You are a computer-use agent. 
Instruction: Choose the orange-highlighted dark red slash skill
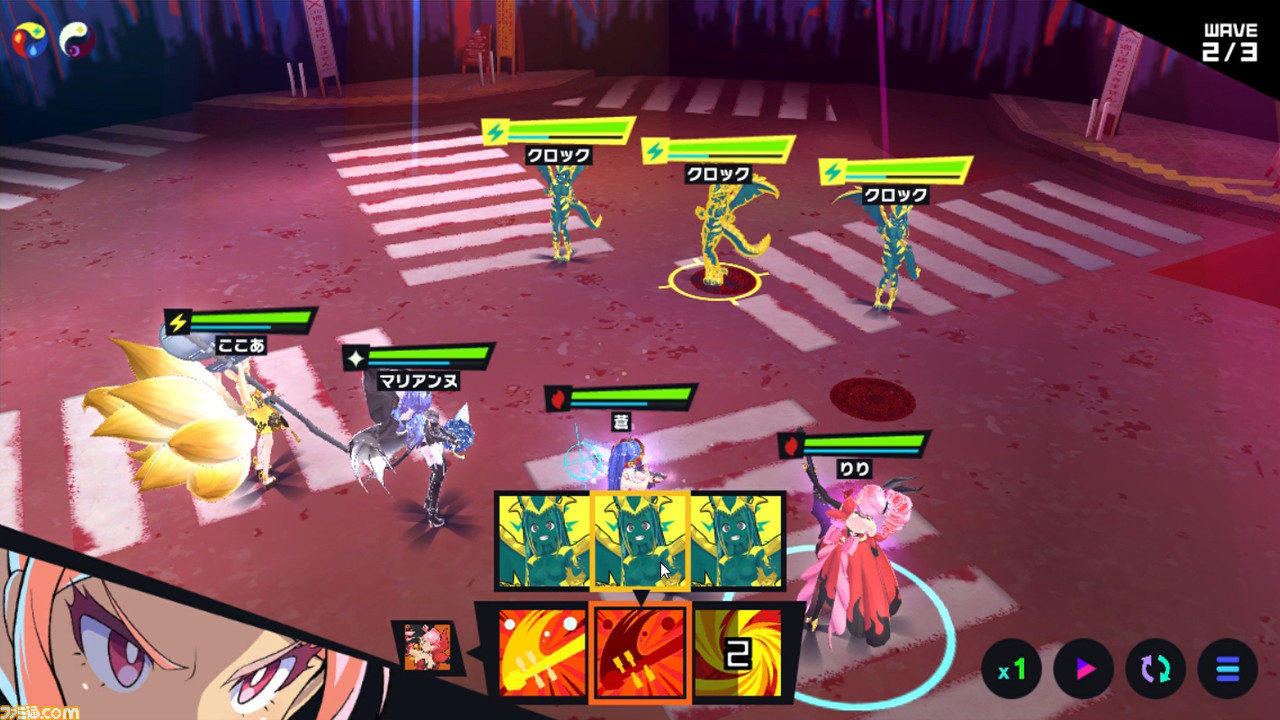639,652
